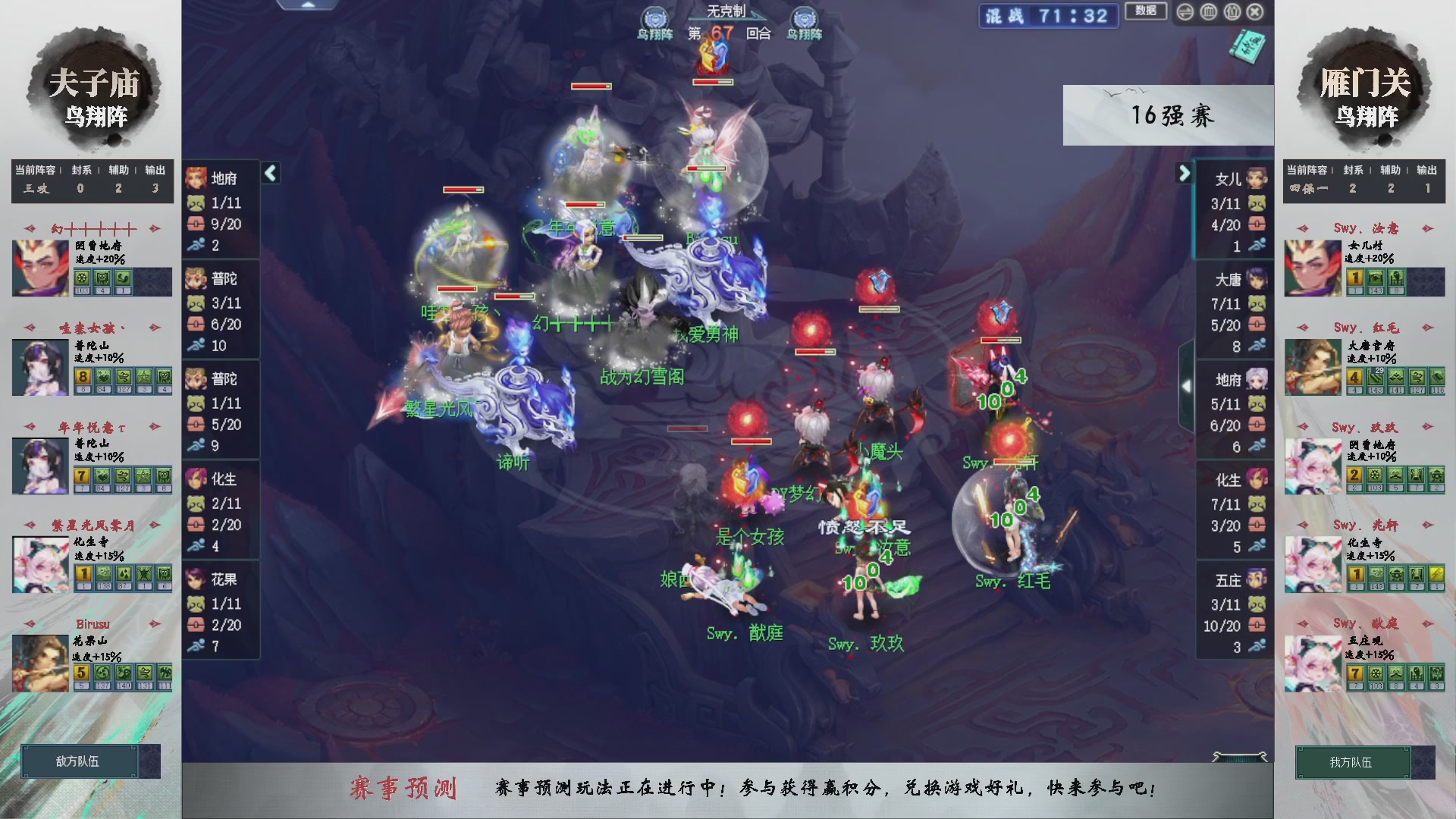The width and height of the screenshot is (1456, 819).
Task: Select Birusu's character portrait
Action: tap(39, 664)
